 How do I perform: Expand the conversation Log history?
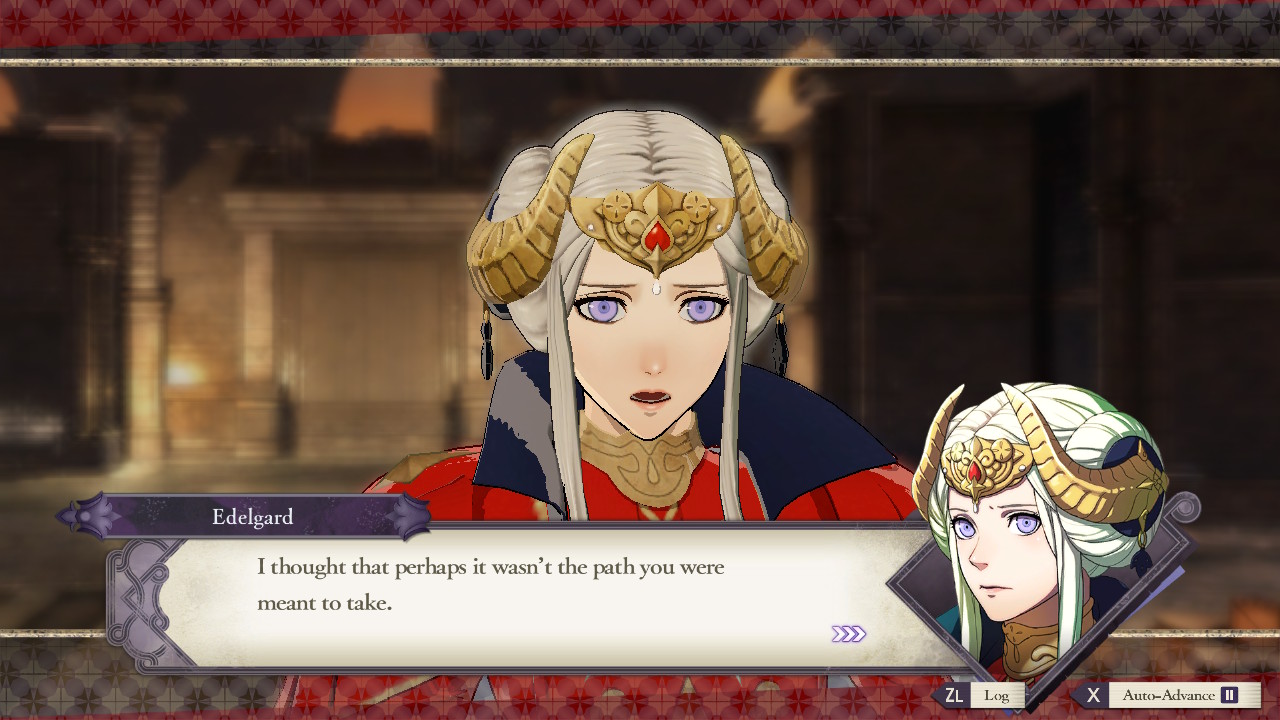pyautogui.click(x=996, y=694)
